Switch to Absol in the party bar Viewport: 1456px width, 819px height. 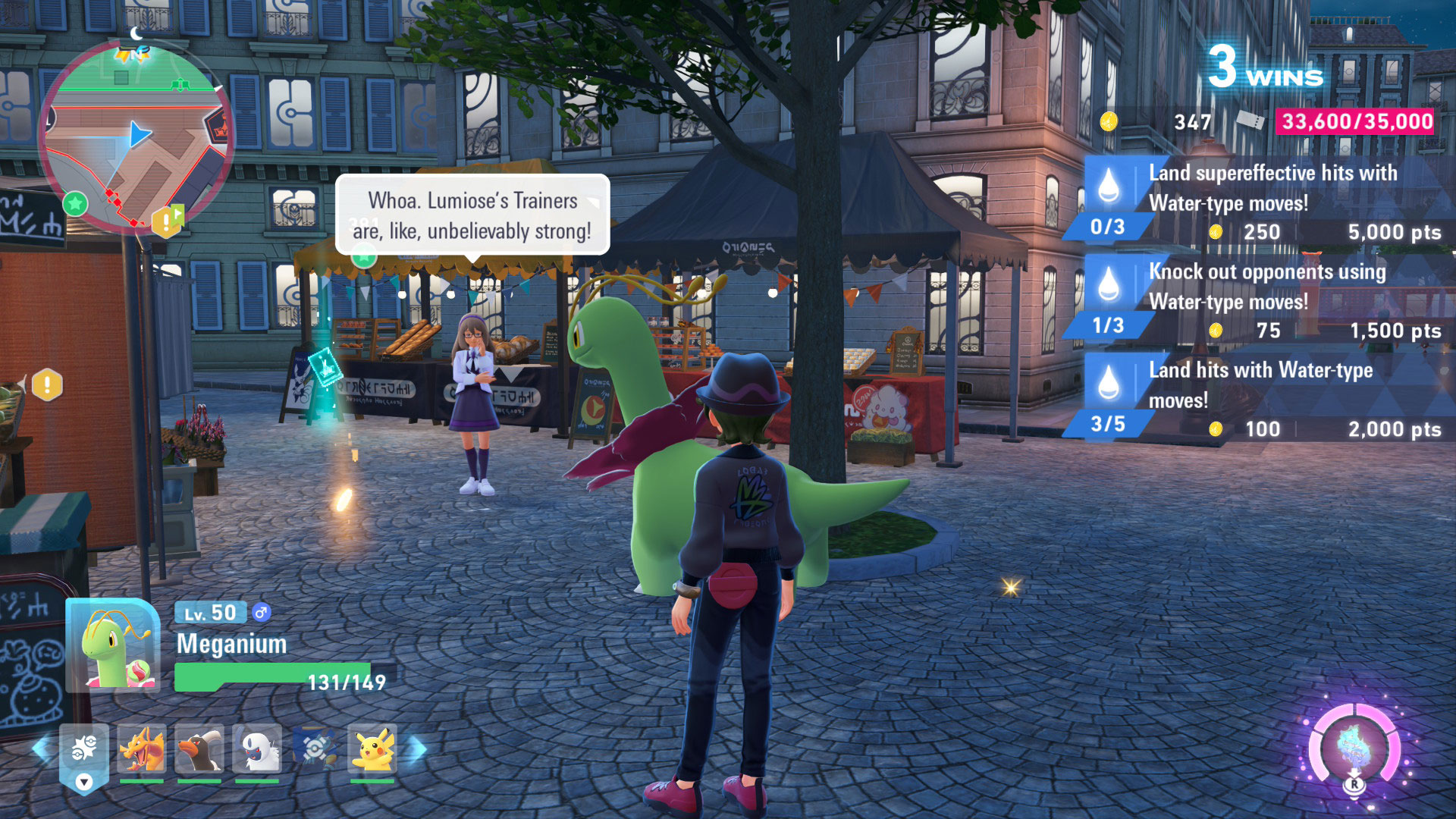pyautogui.click(x=257, y=750)
